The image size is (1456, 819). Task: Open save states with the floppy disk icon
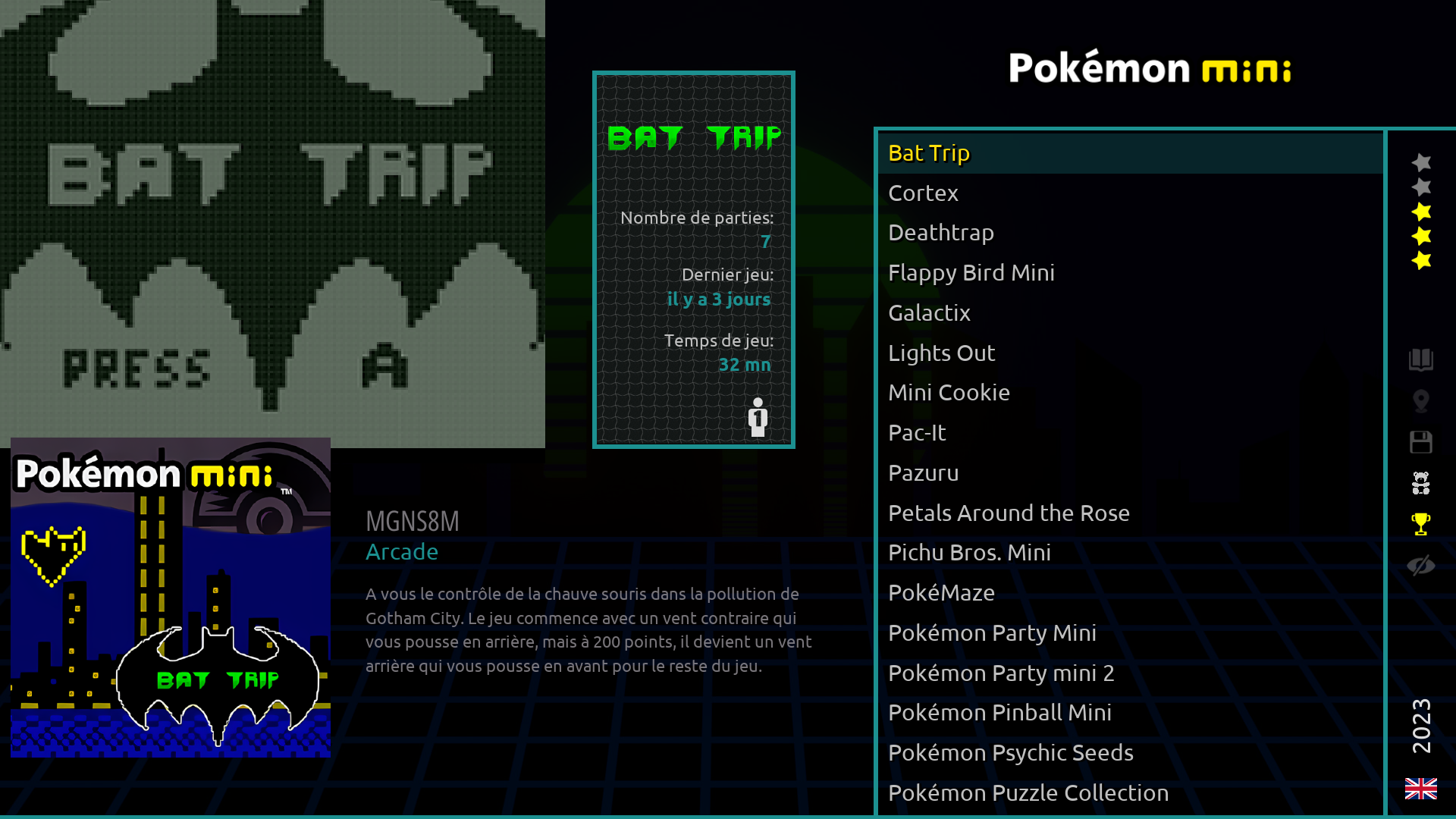tap(1421, 443)
